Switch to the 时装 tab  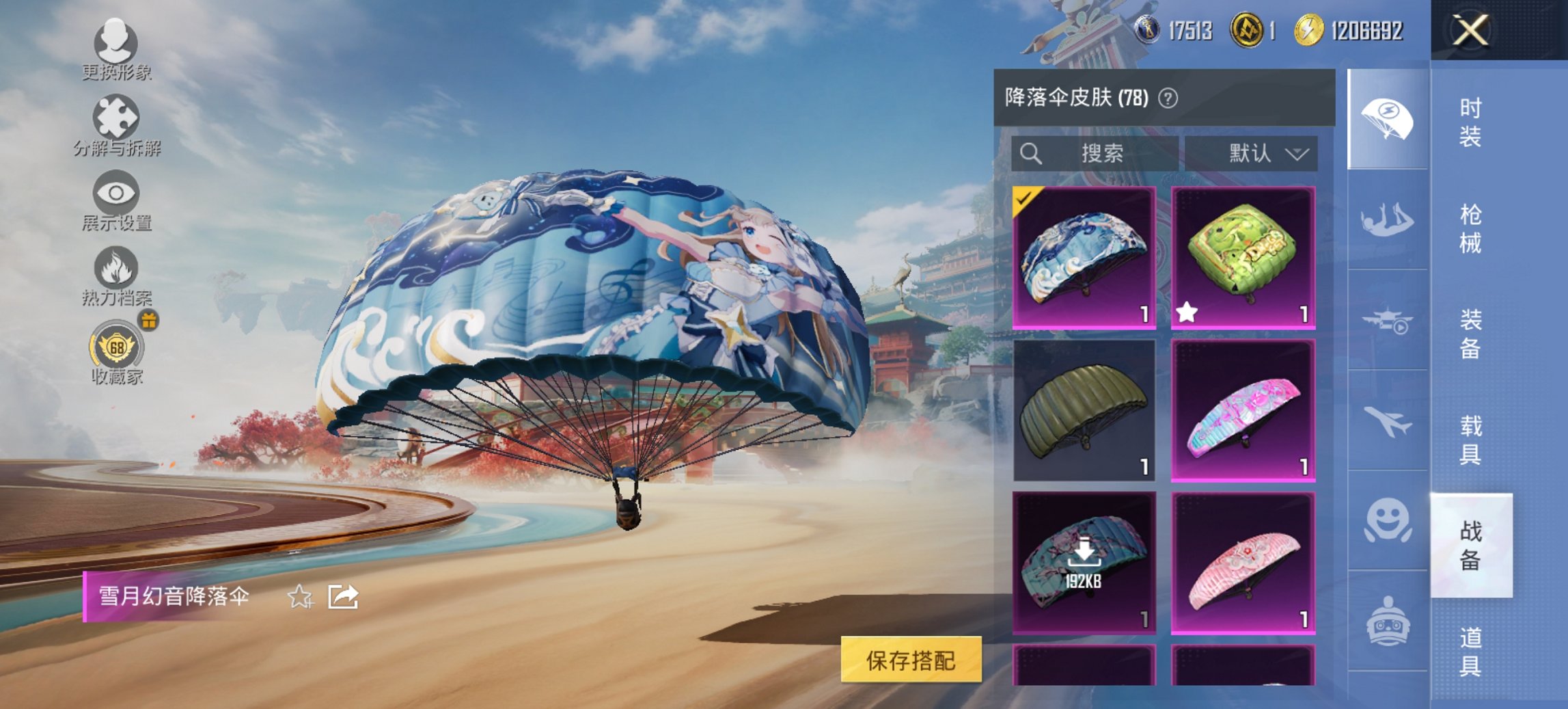tap(1470, 123)
